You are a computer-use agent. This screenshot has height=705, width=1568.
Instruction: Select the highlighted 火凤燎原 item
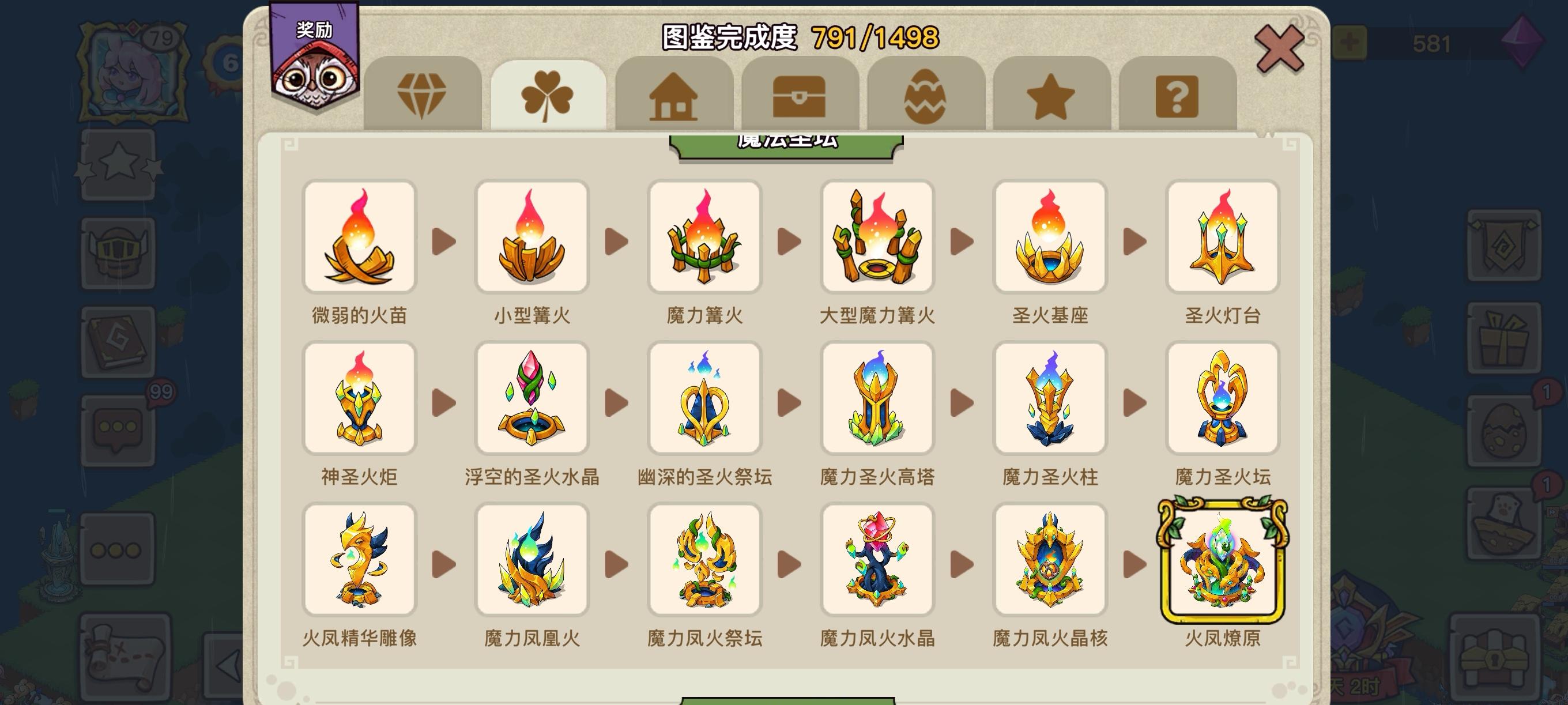pyautogui.click(x=1223, y=560)
